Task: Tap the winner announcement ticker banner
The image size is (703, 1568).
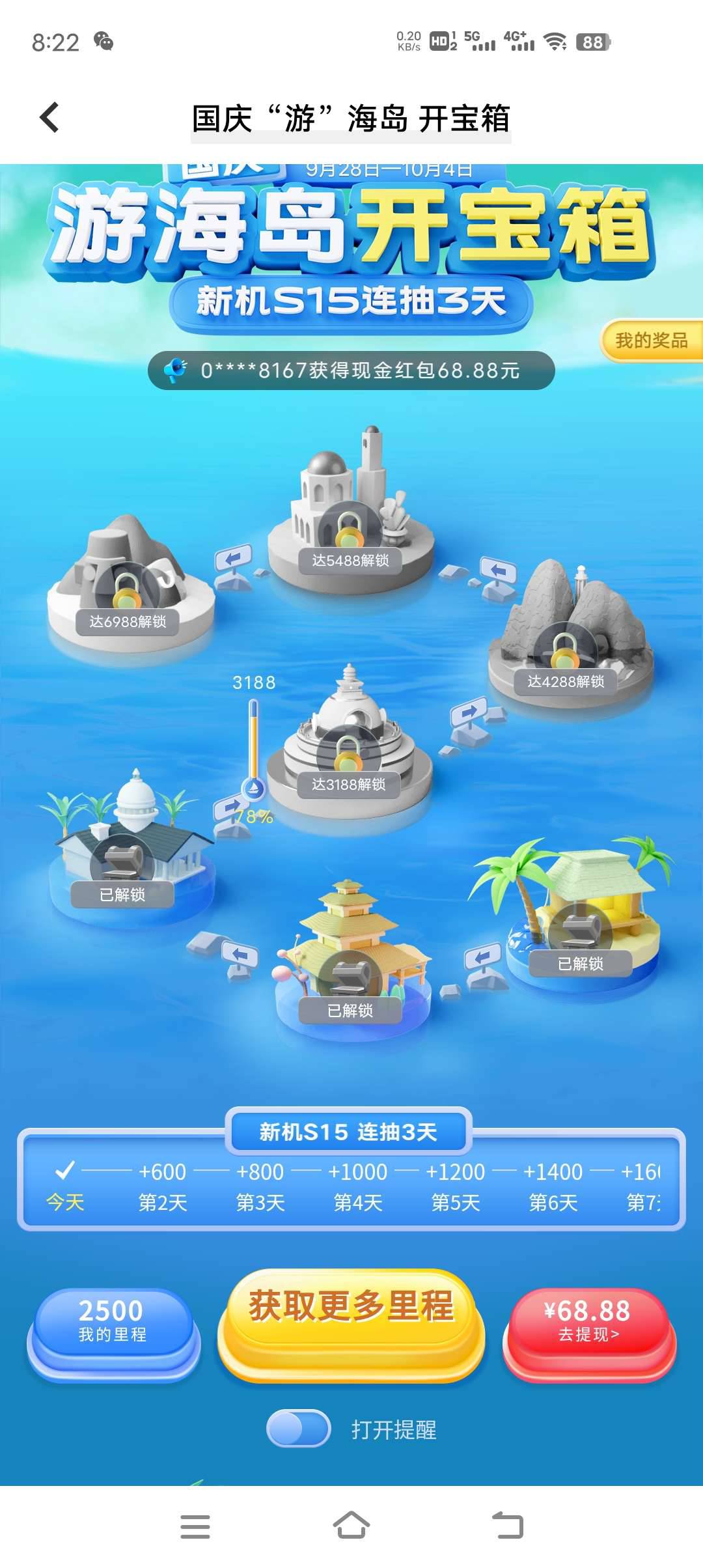Action: [351, 371]
